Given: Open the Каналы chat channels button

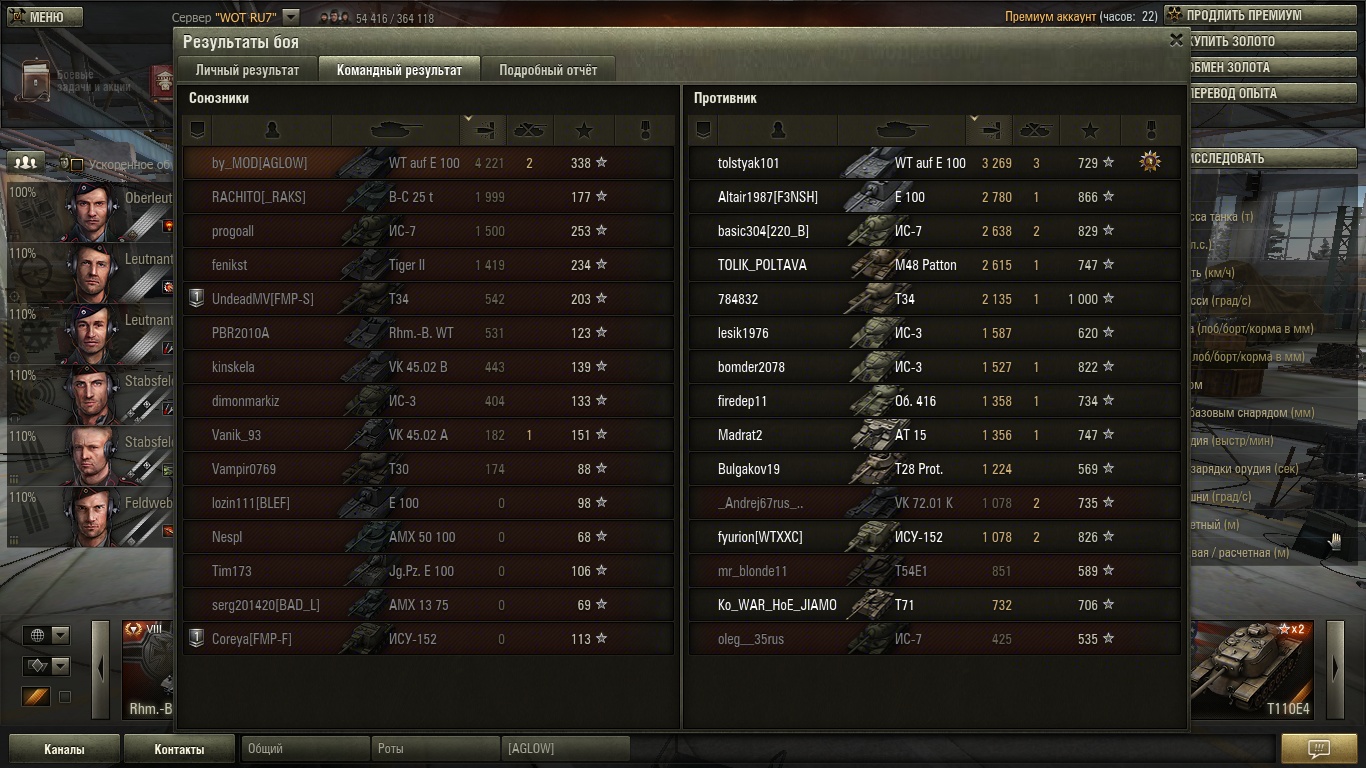Looking at the screenshot, I should 64,749.
